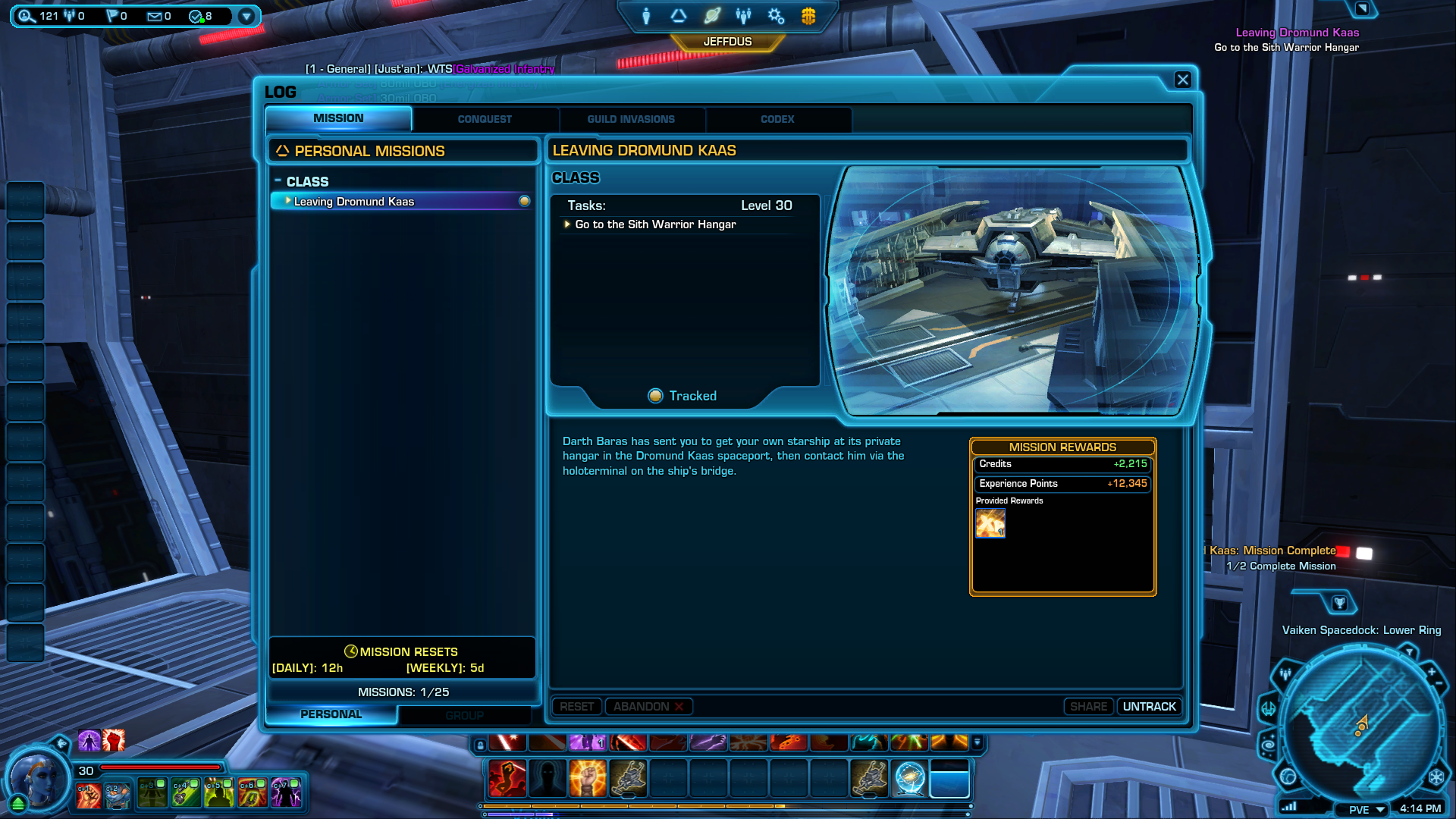Expand the top-left info bar dropdown arrow

point(246,16)
